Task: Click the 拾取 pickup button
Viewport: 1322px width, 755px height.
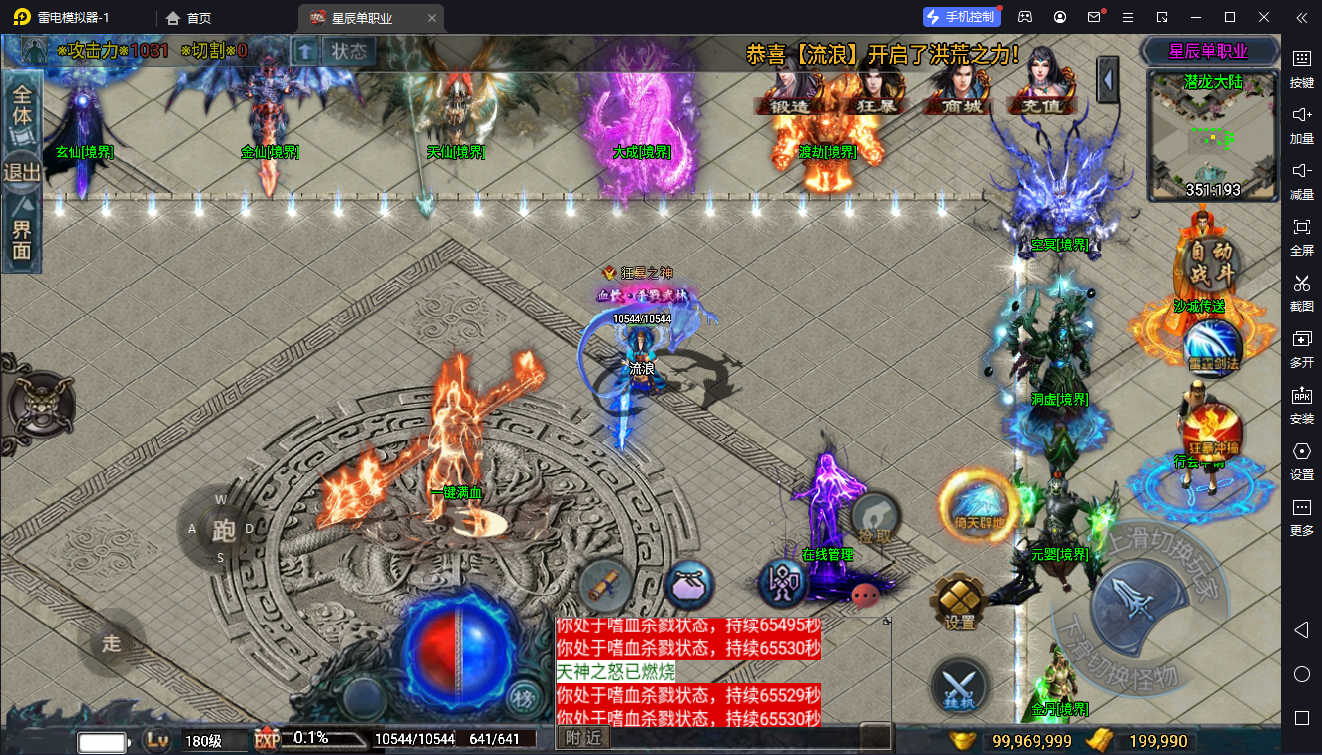Action: 875,520
